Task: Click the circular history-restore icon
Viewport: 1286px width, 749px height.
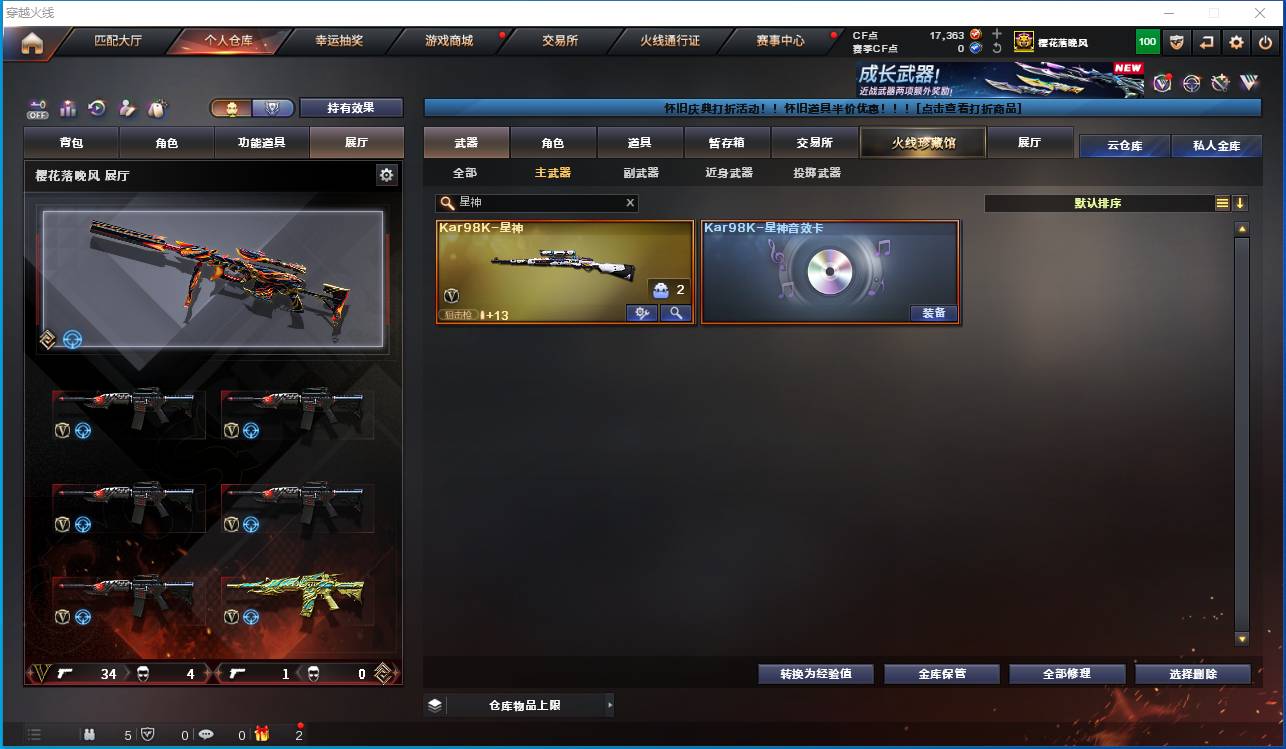Action: pos(97,106)
